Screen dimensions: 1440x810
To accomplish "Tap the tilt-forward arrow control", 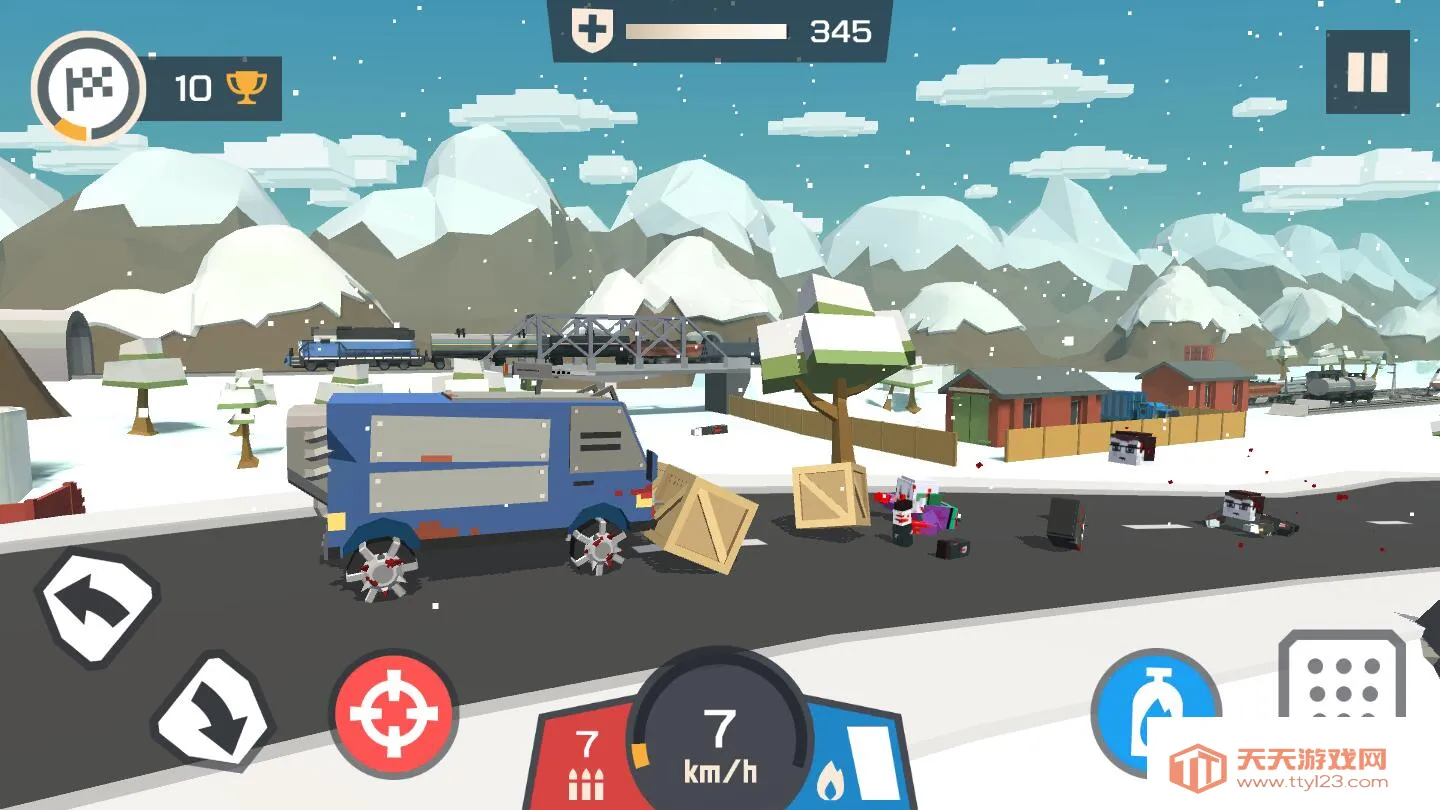I will (x=213, y=712).
